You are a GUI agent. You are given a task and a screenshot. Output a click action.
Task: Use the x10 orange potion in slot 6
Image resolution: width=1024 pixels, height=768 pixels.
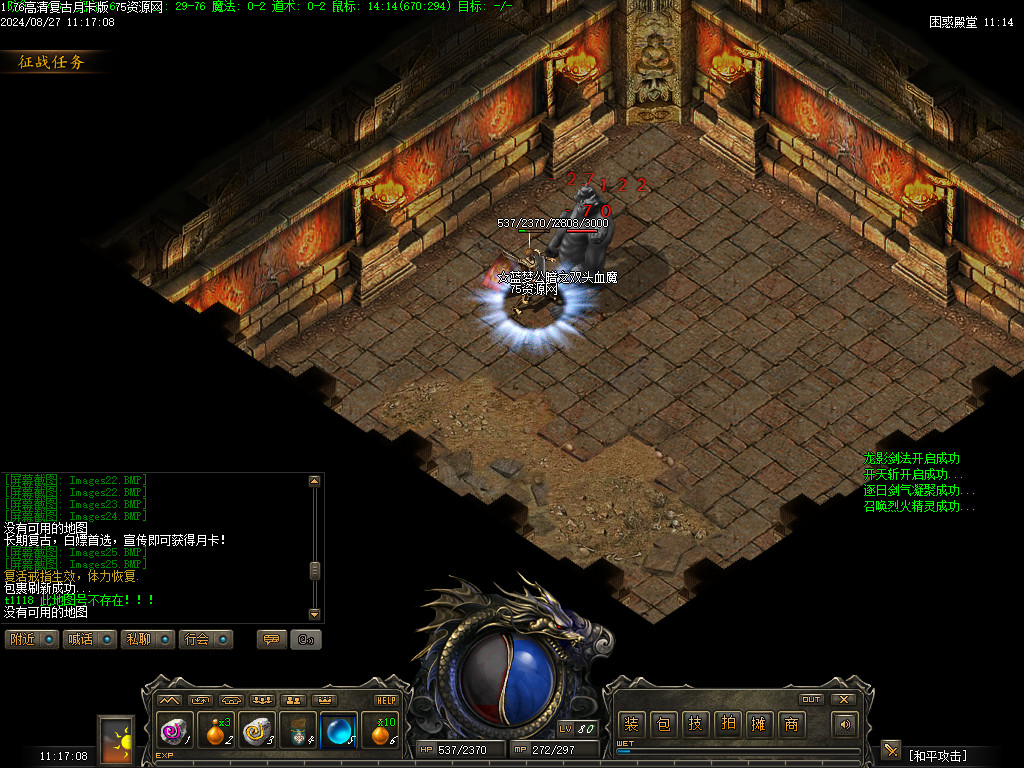pyautogui.click(x=379, y=731)
